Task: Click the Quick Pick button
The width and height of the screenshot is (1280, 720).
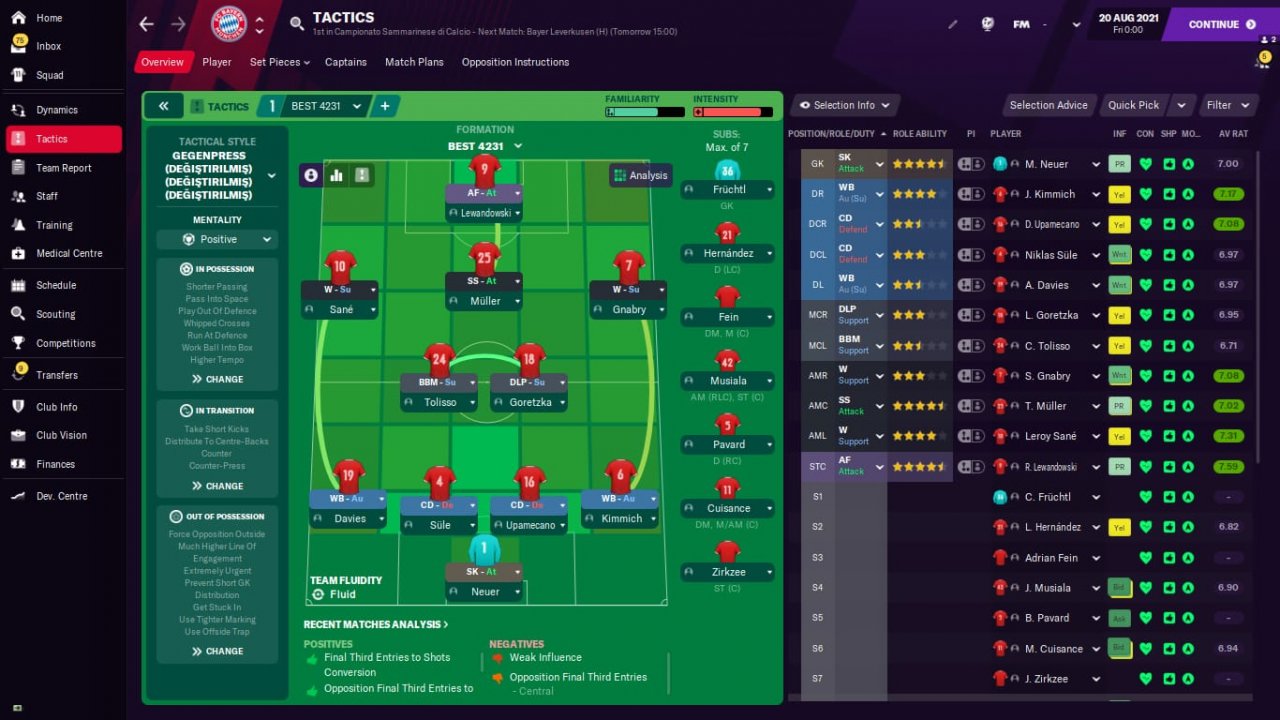Action: click(x=1133, y=105)
